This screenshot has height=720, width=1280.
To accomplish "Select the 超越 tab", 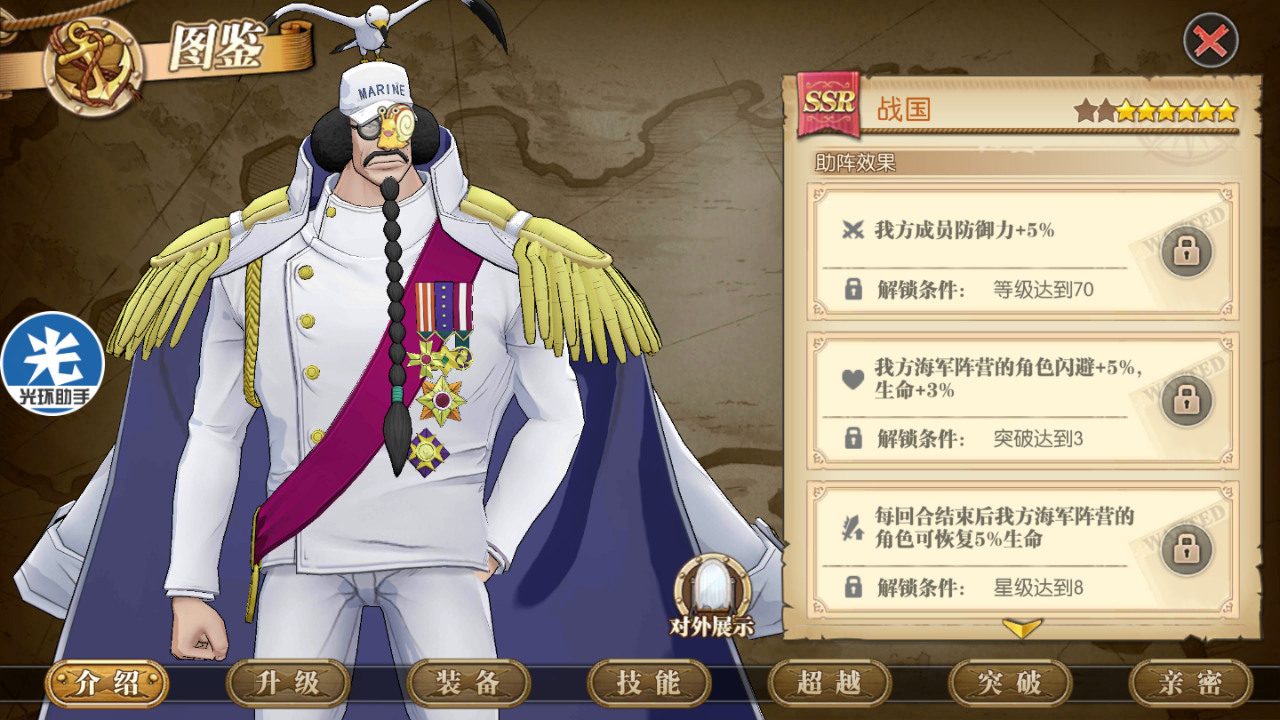I will [829, 684].
